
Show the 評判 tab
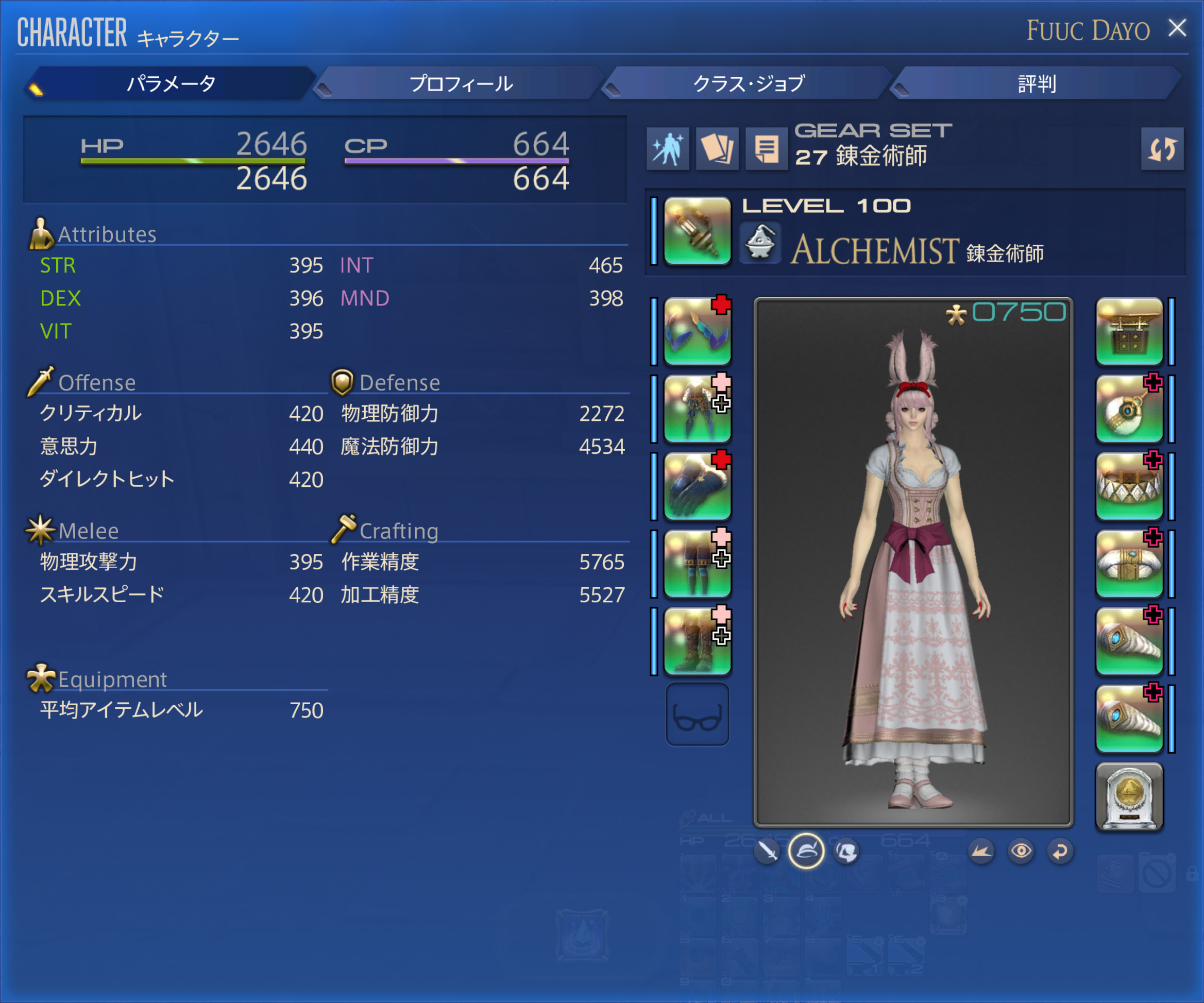[1037, 83]
